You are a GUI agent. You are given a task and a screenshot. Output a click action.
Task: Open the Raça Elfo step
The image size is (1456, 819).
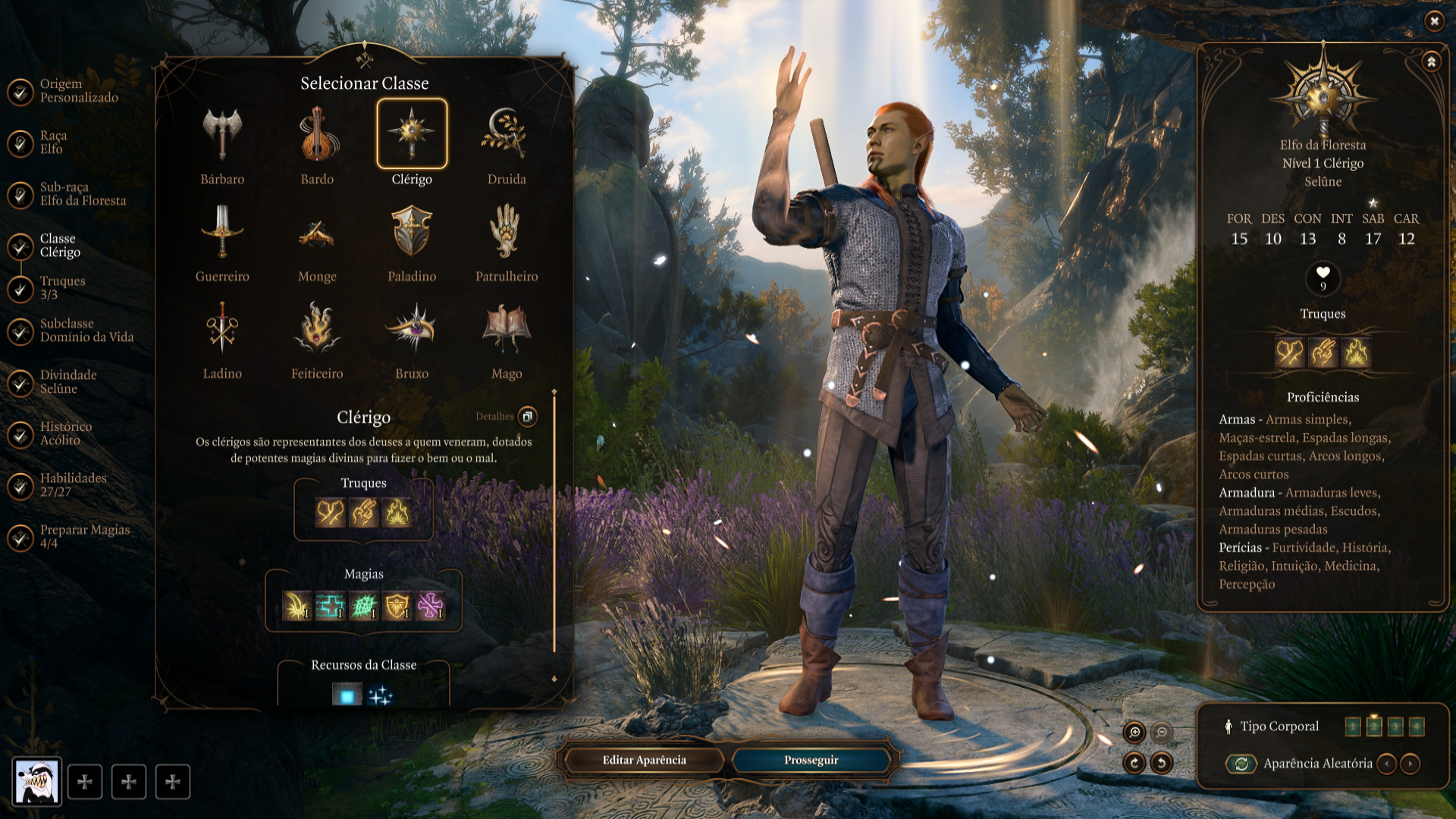[x=53, y=142]
